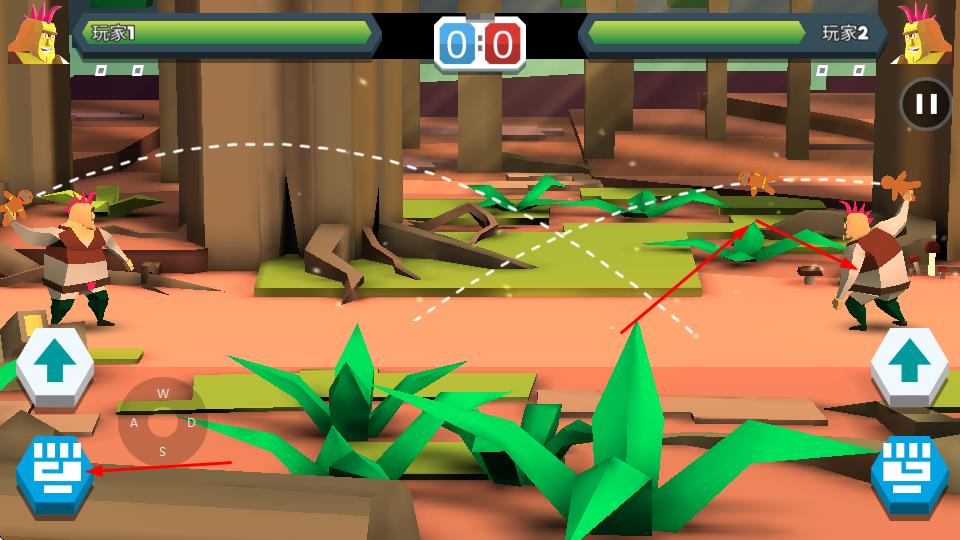Click the WASD virtual joystick
The image size is (960, 540).
[x=162, y=422]
